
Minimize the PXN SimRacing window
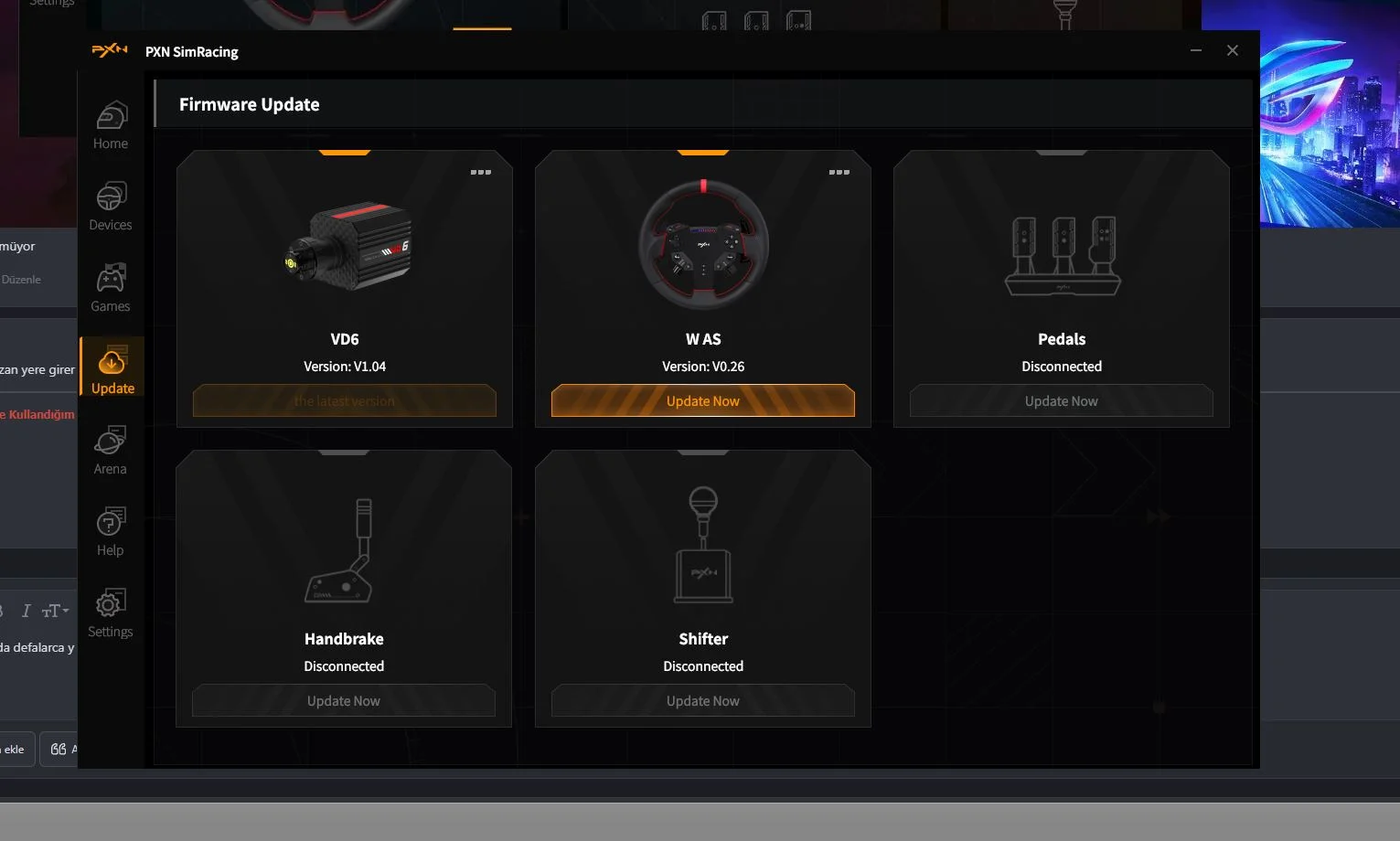point(1196,51)
